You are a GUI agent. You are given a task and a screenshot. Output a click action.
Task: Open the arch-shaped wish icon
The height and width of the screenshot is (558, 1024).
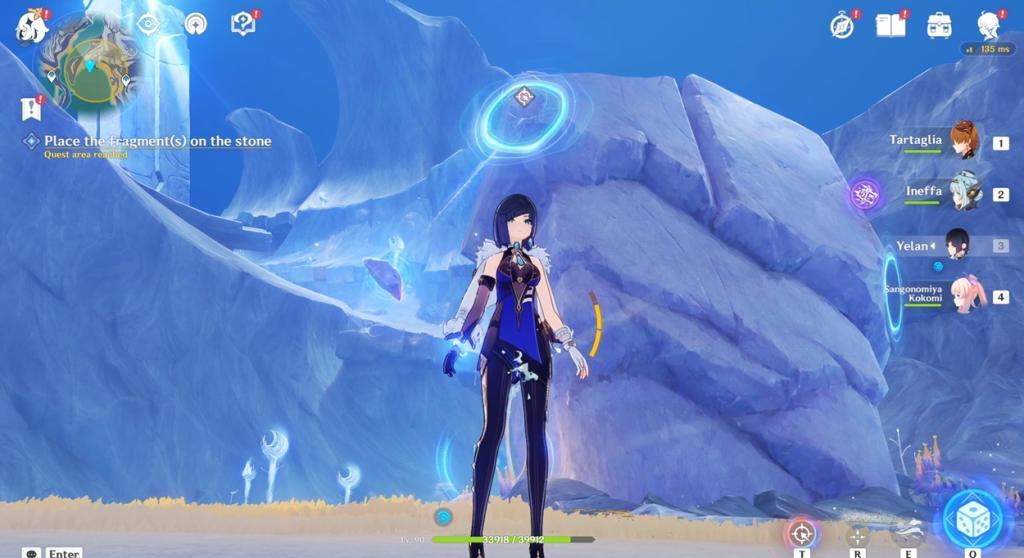click(x=195, y=23)
